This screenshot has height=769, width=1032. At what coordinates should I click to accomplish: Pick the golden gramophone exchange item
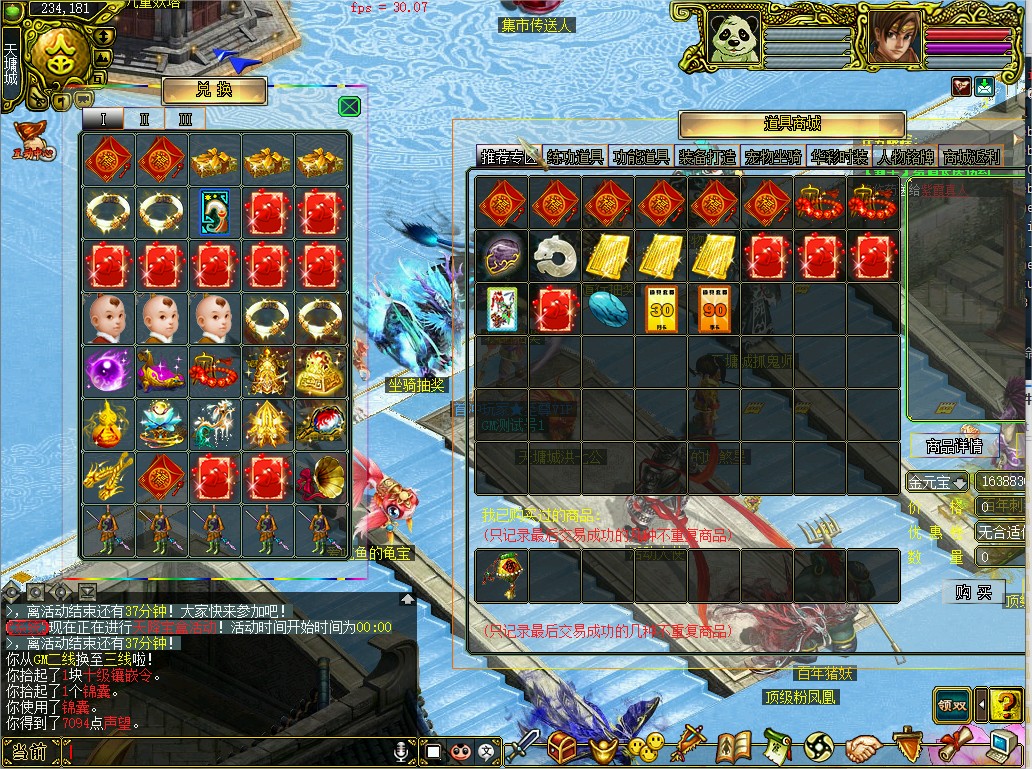tap(322, 476)
